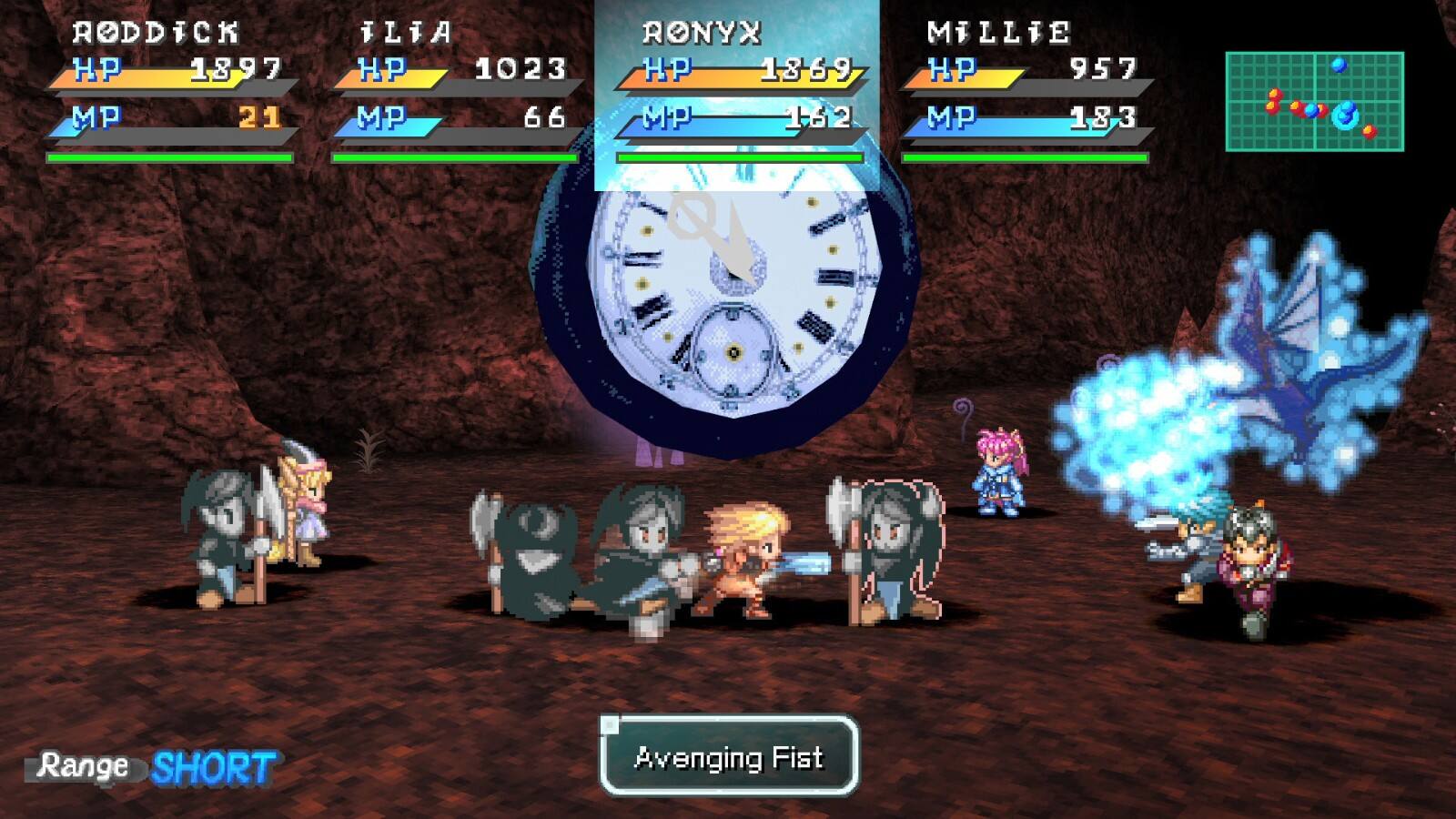Click Ronyx's glowing panel to toggle focus
Viewport: 1456px width, 819px height.
click(737, 91)
